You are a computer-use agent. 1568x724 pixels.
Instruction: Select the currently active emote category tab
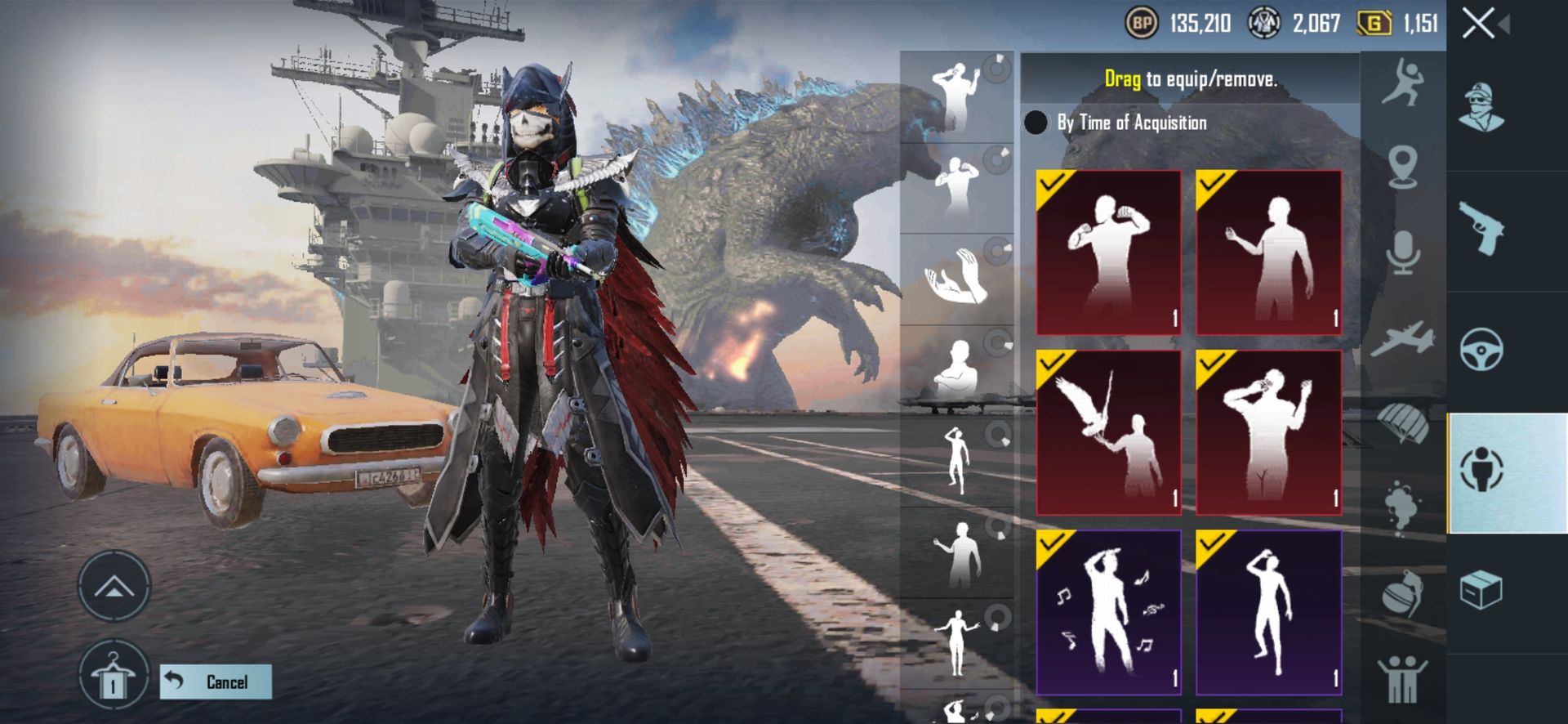(x=1481, y=471)
